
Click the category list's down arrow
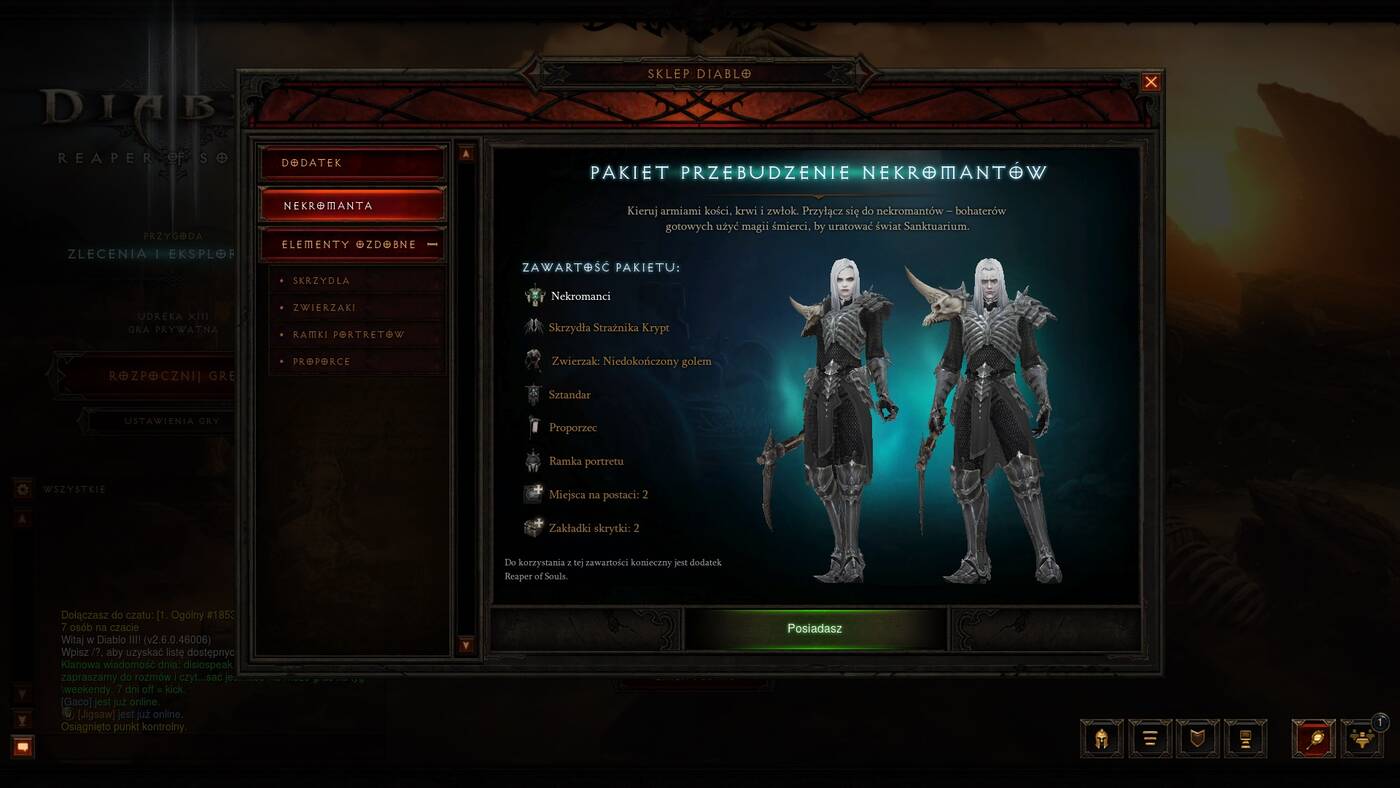[x=466, y=645]
